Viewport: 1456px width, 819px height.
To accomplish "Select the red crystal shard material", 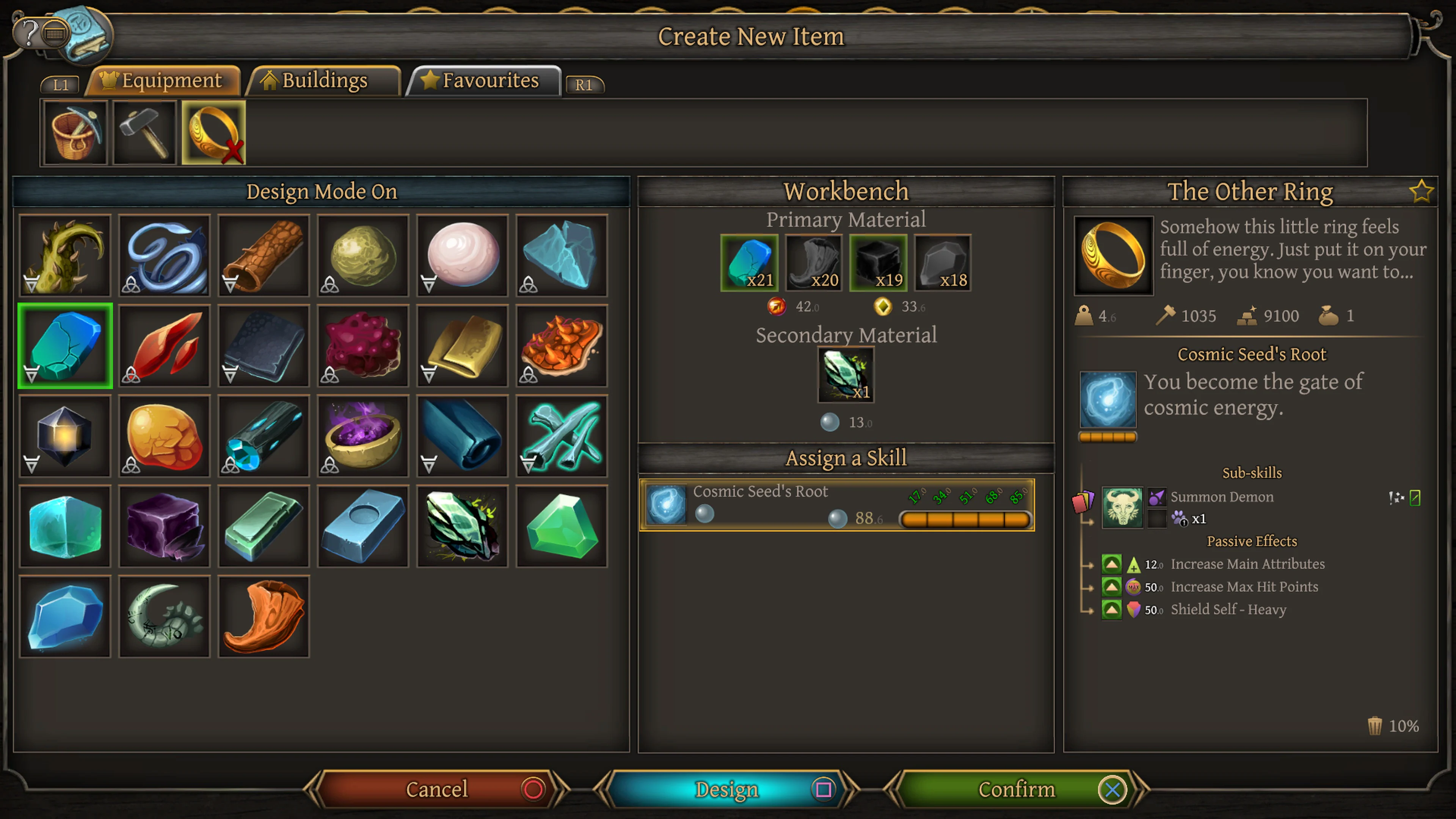I will pyautogui.click(x=165, y=345).
